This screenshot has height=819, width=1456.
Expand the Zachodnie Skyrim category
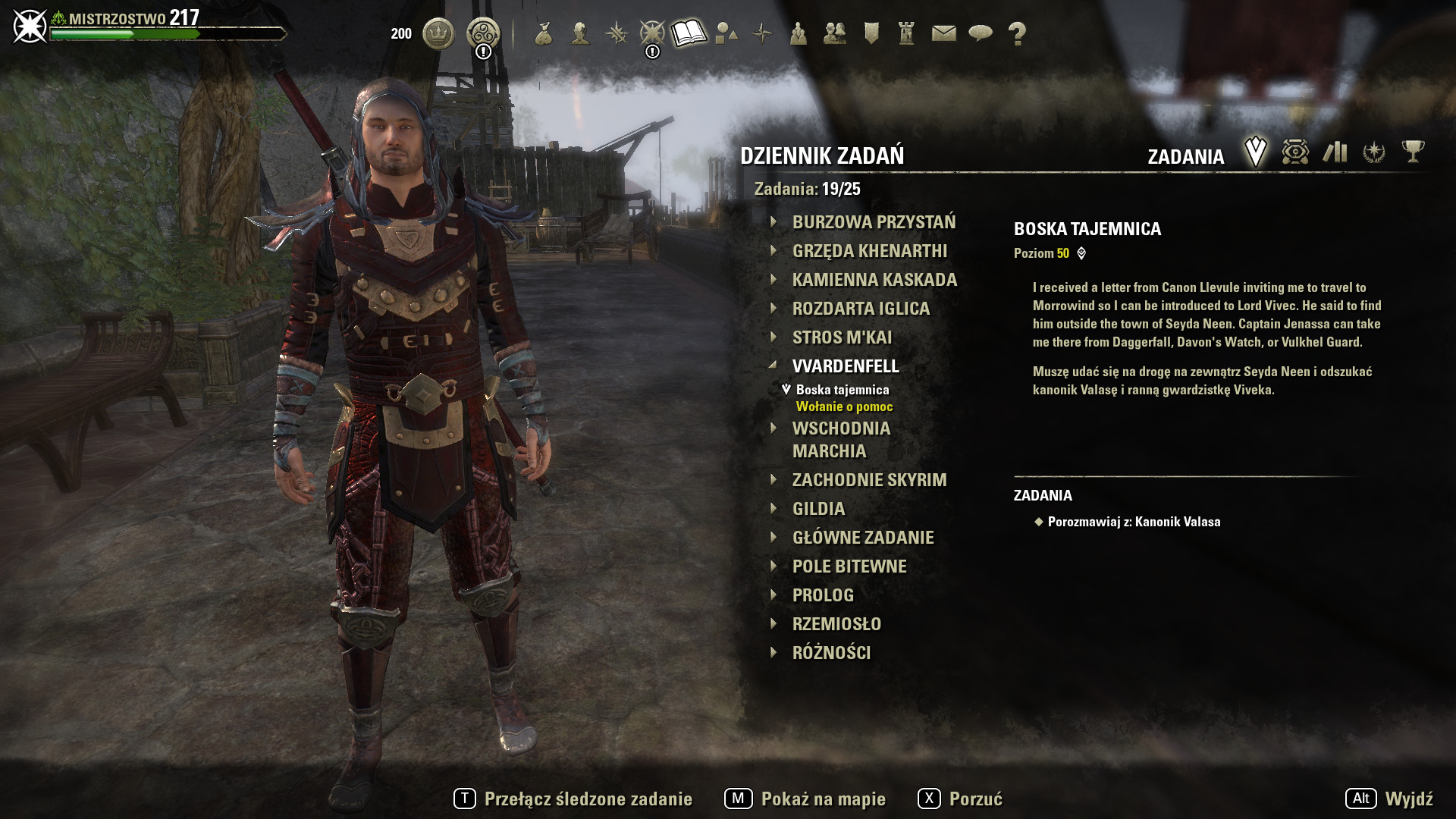tap(869, 480)
